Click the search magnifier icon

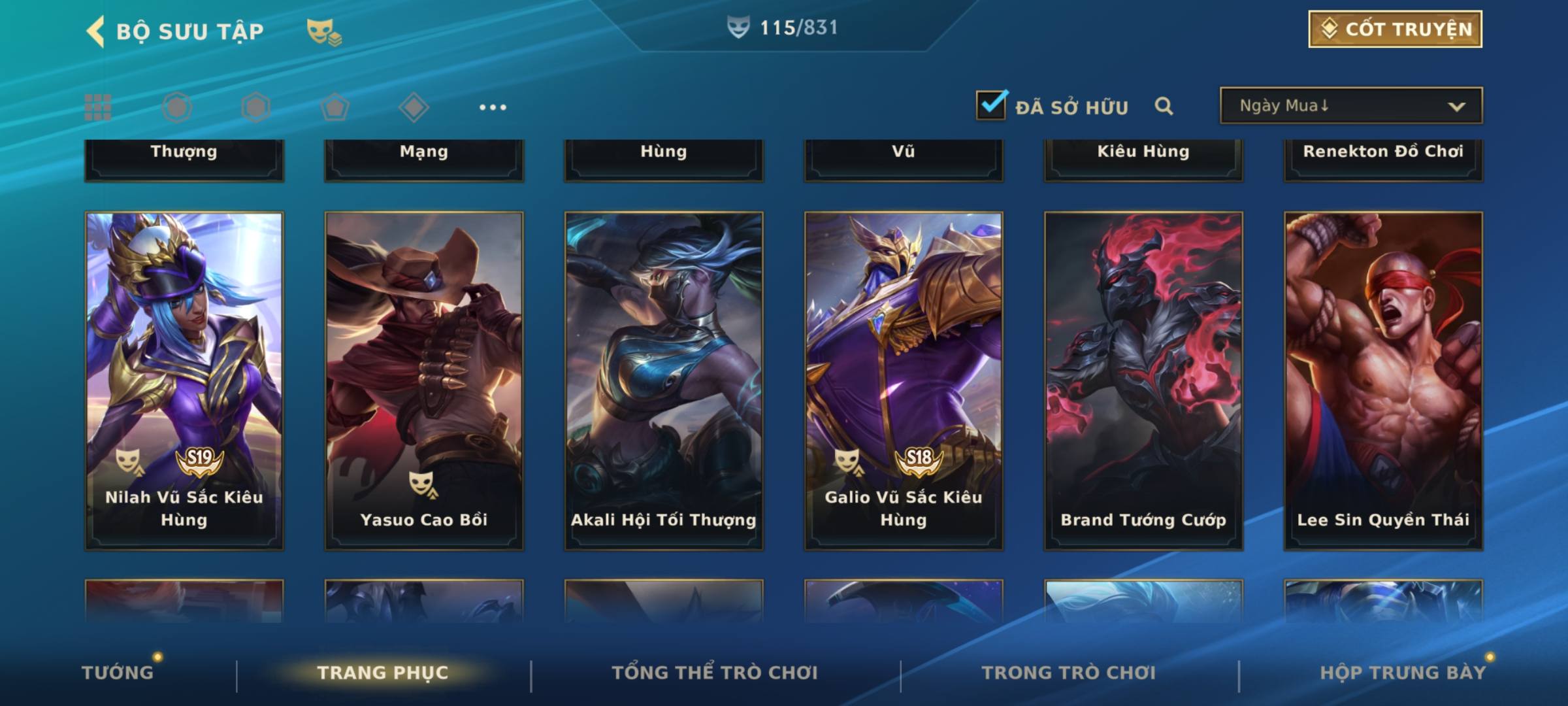1164,106
